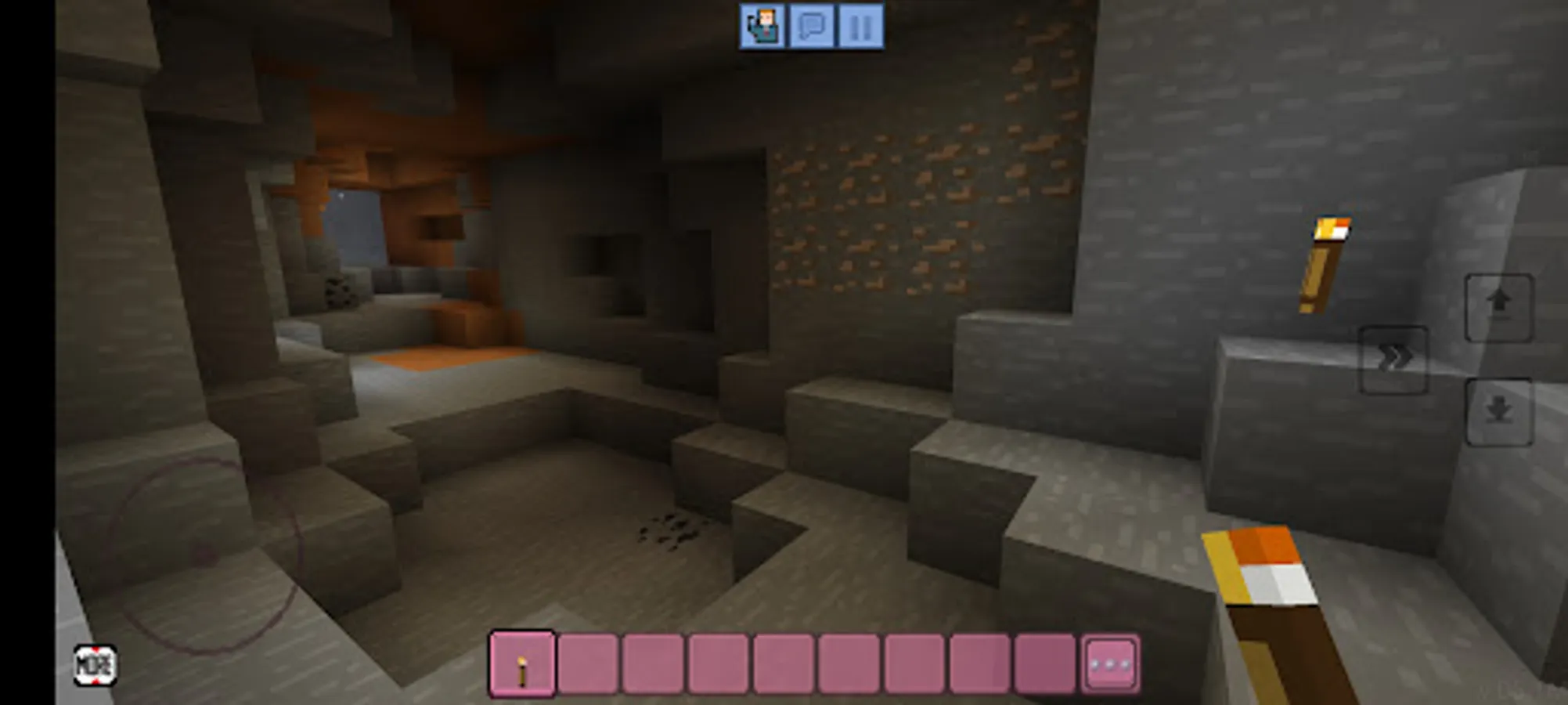Tap the avatar emote icon at top center
This screenshot has height=705, width=1568.
[763, 26]
